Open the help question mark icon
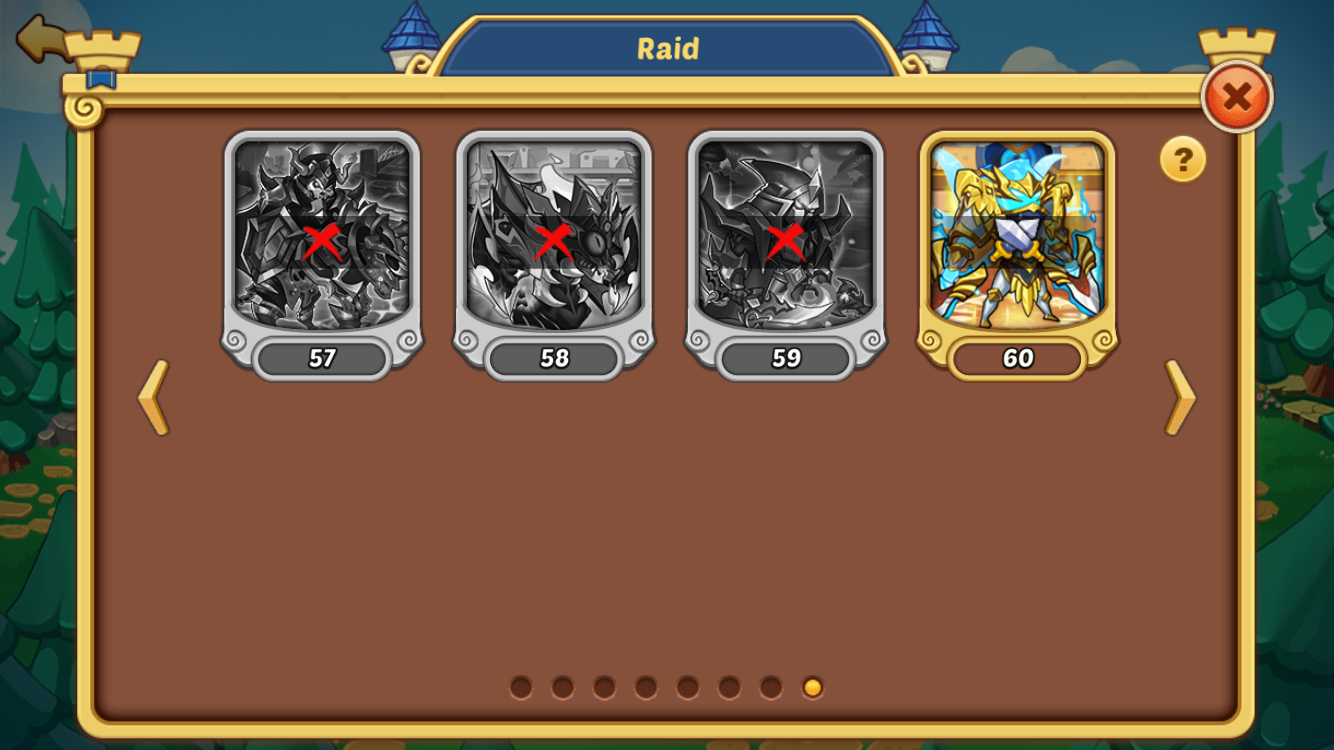This screenshot has height=750, width=1334. pos(1184,160)
